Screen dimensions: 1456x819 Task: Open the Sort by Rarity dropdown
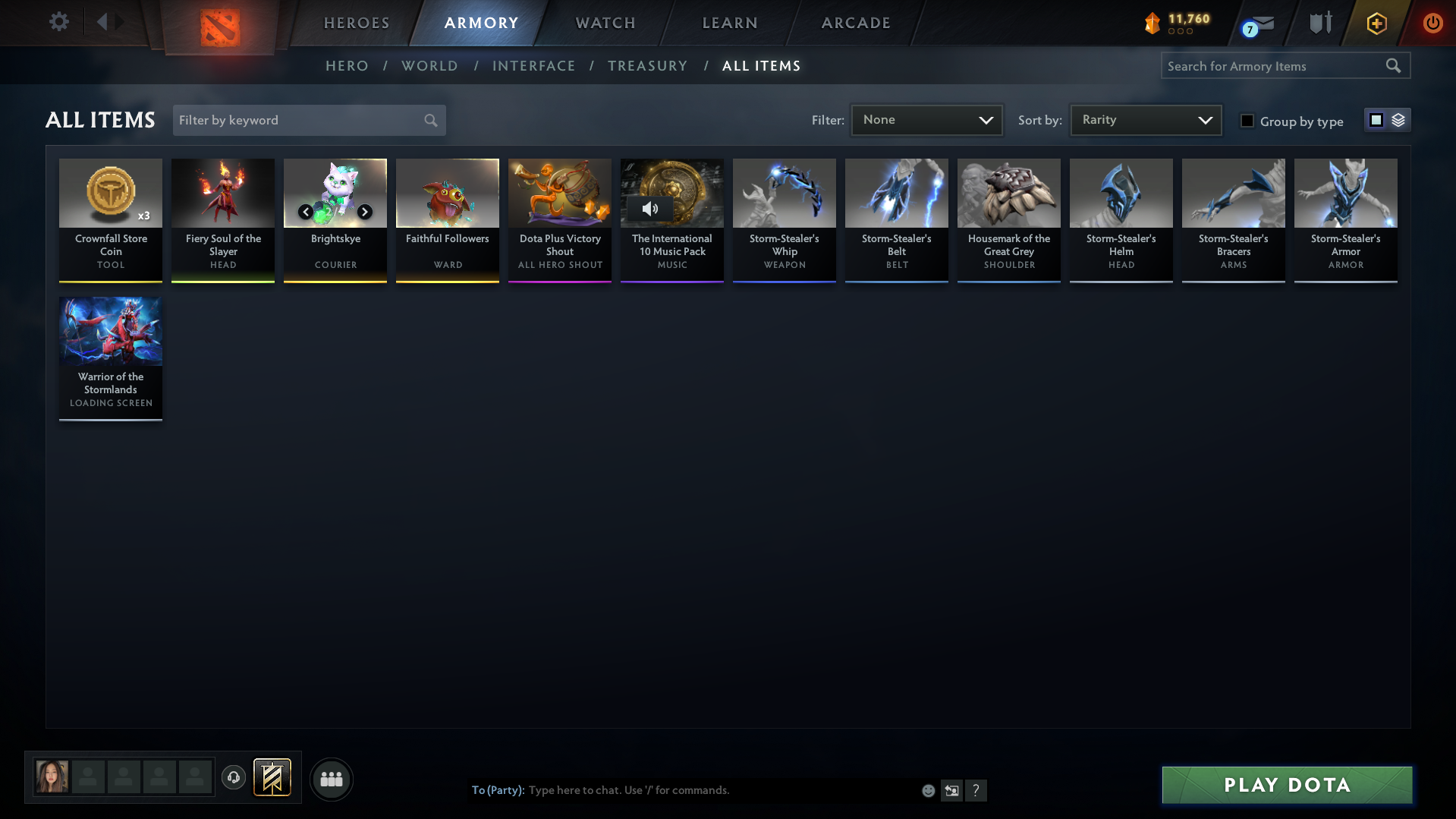coord(1145,119)
